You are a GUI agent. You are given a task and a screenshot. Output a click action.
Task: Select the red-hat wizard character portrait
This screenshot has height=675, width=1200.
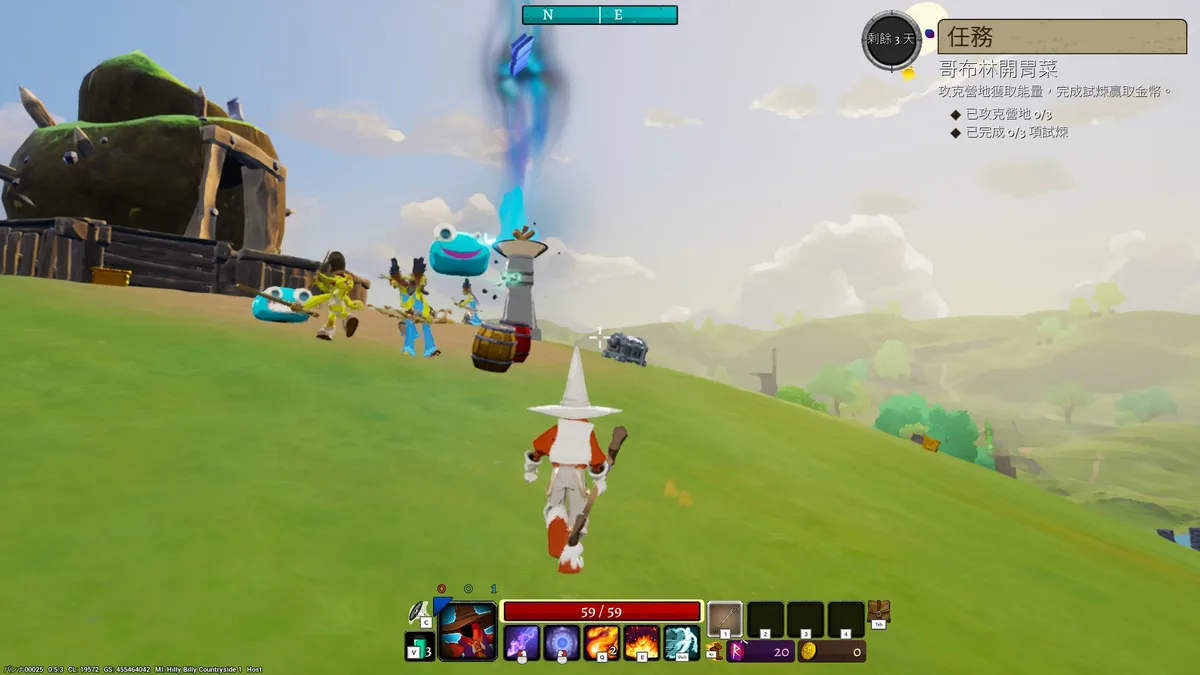pyautogui.click(x=467, y=631)
